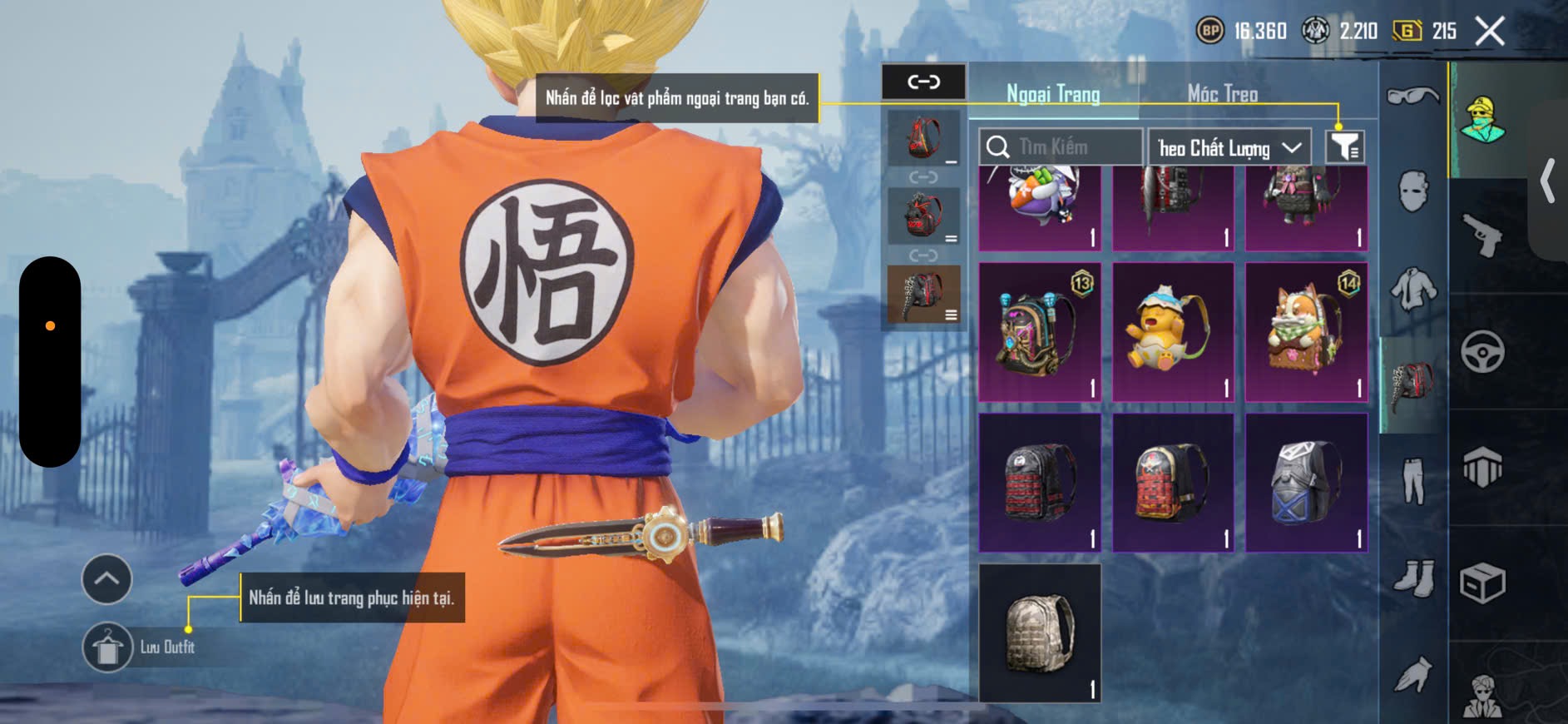This screenshot has height=724, width=1568.
Task: Select the plain camo backpack
Action: (x=1039, y=632)
